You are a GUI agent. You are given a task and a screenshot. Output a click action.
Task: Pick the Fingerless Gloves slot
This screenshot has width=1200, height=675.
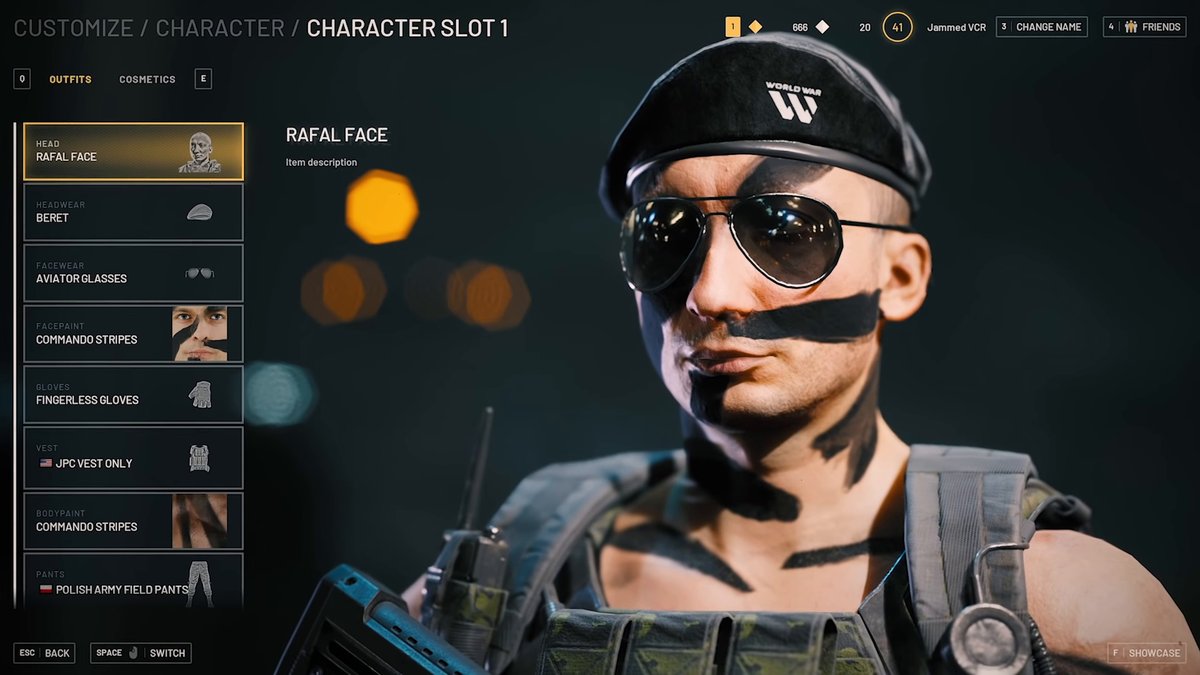pos(133,395)
